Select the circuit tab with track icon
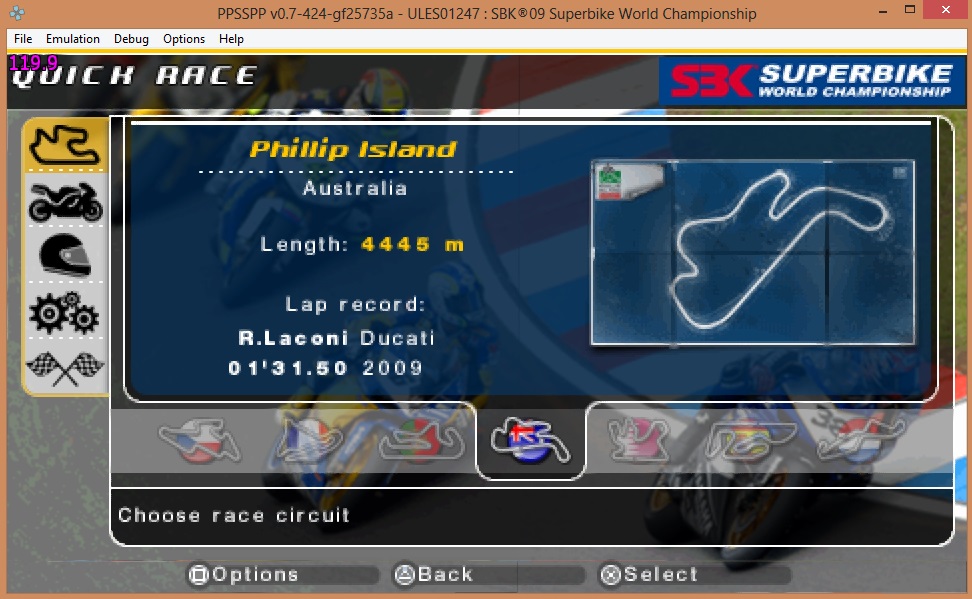Viewport: 972px width, 599px height. click(x=64, y=146)
